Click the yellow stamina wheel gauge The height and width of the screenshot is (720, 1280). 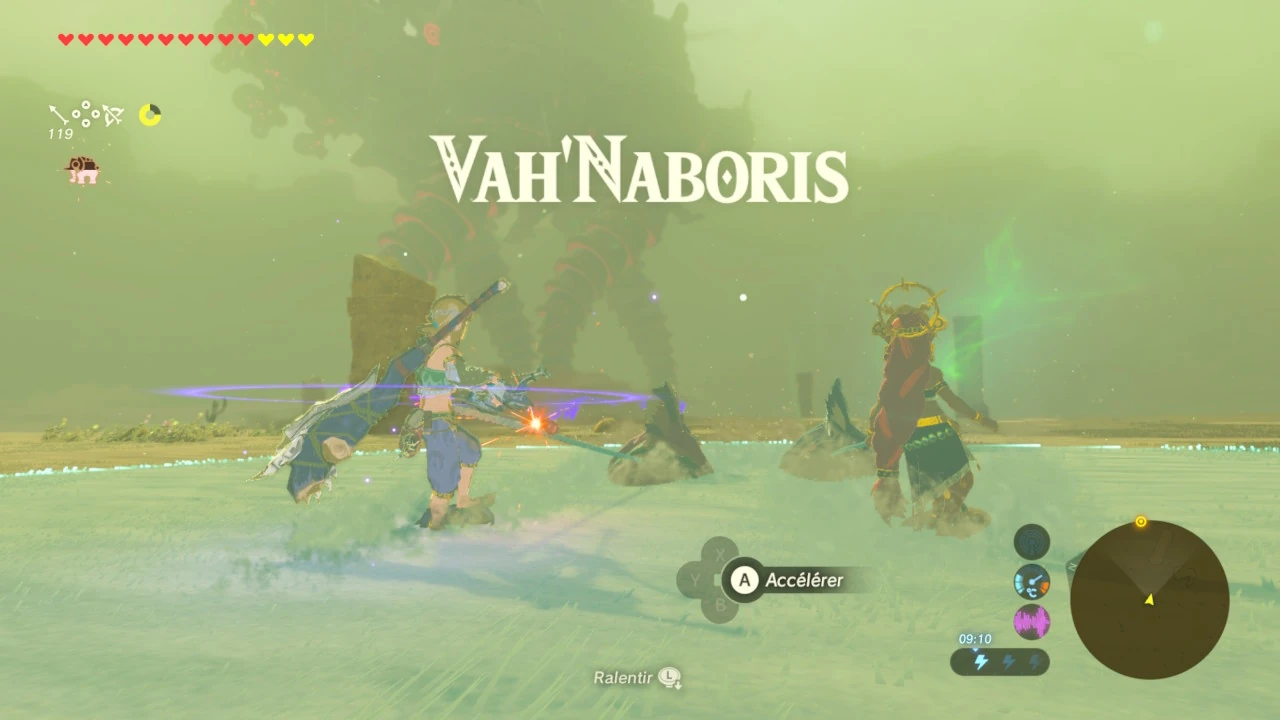[150, 114]
